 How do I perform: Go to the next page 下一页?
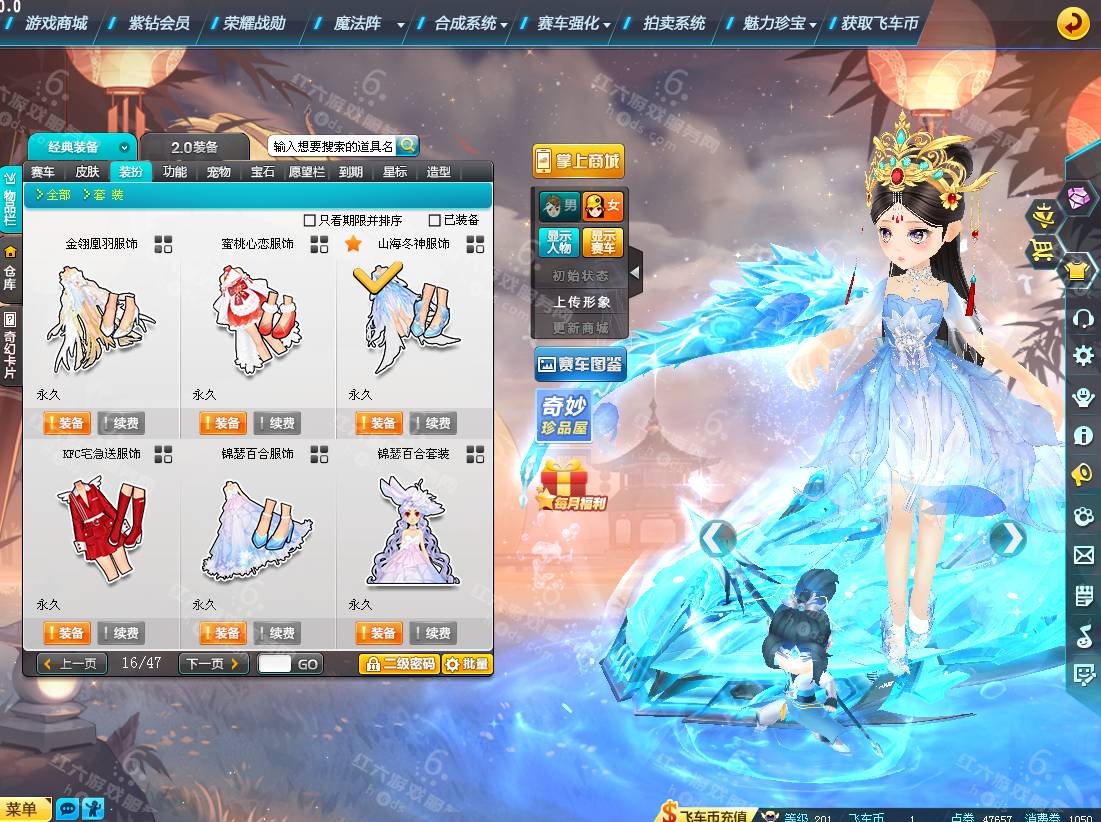212,663
